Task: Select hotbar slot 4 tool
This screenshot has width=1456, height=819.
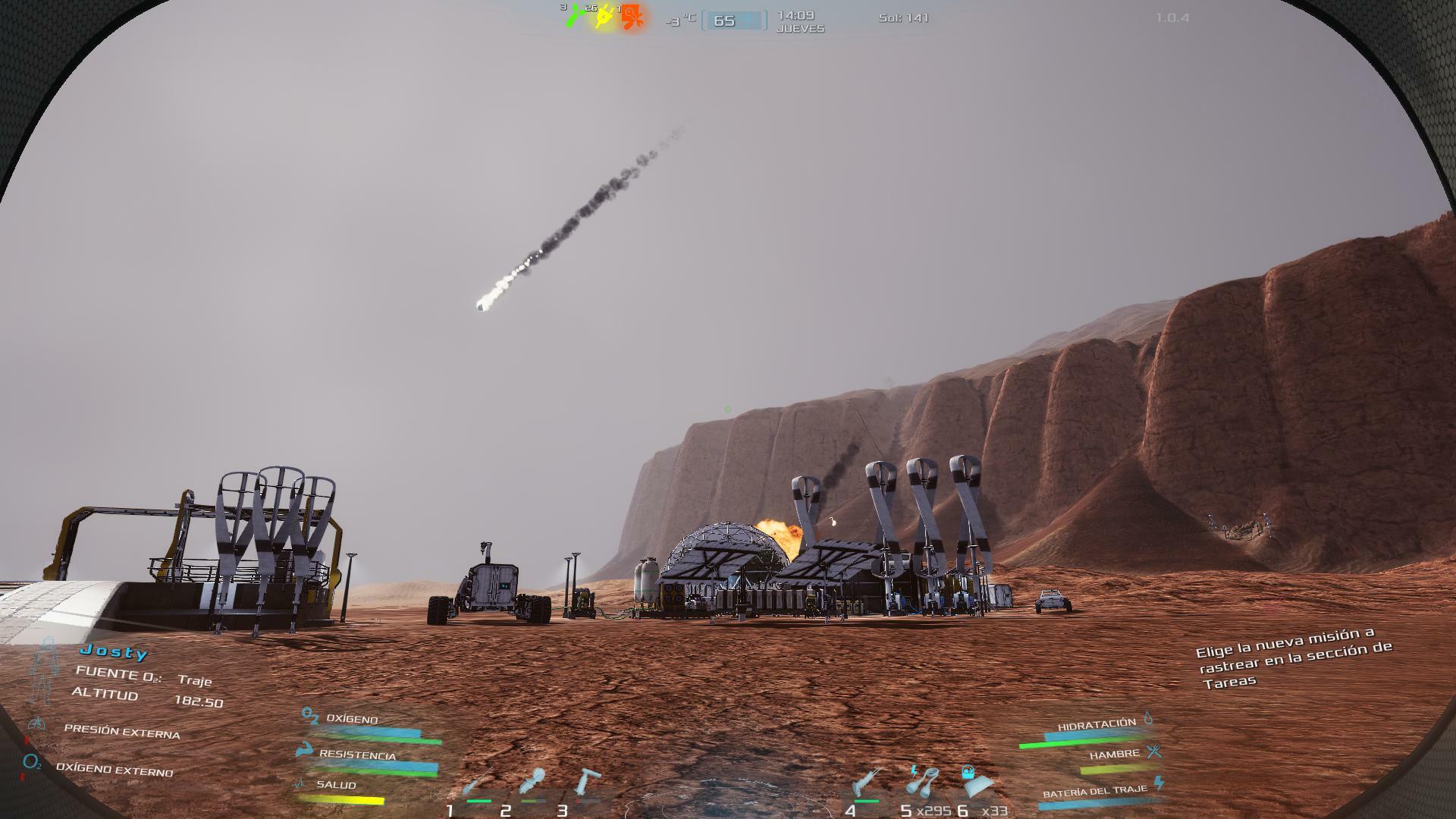Action: [865, 784]
